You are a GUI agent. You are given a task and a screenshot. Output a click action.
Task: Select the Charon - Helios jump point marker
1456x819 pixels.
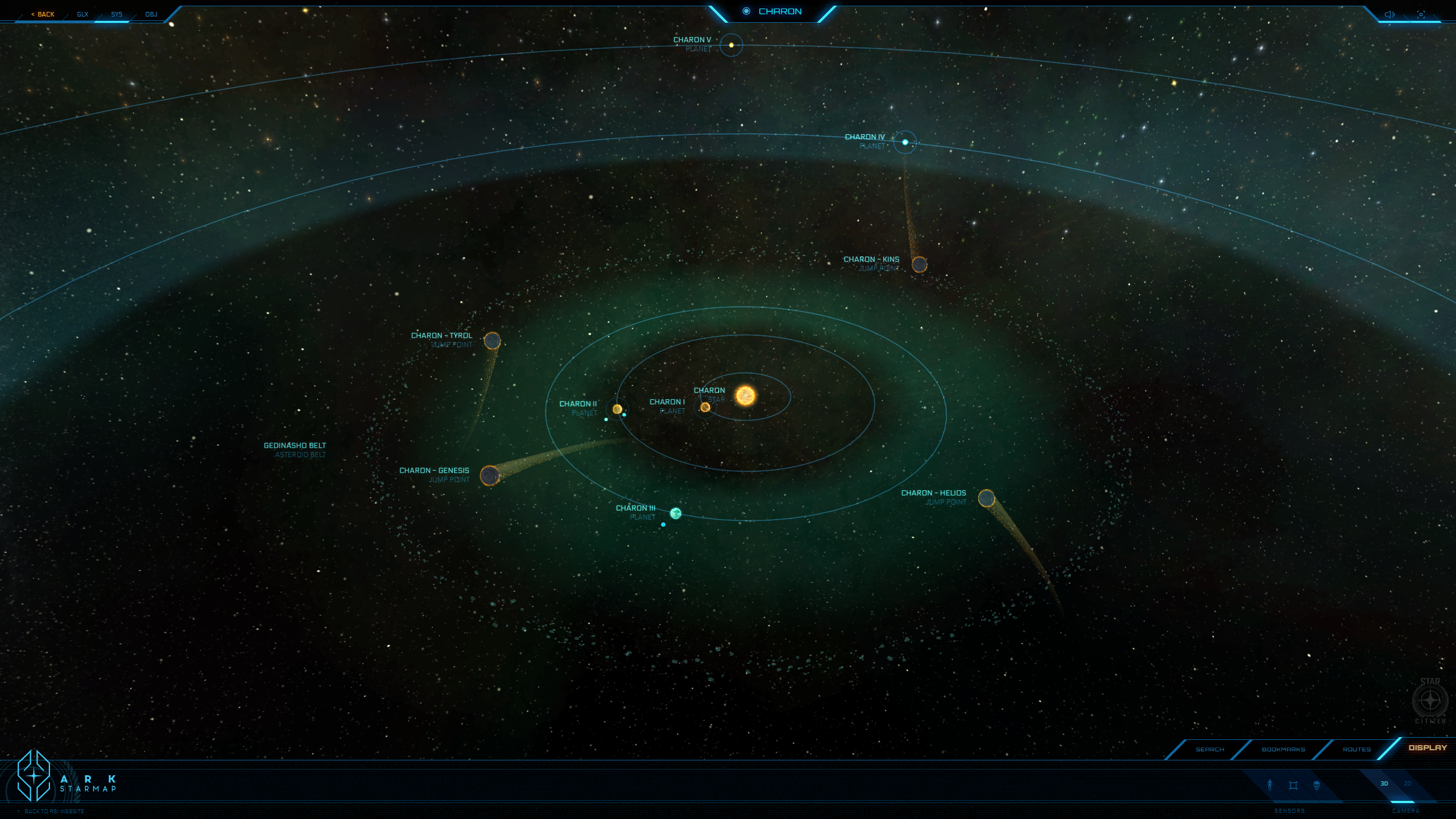(x=986, y=498)
